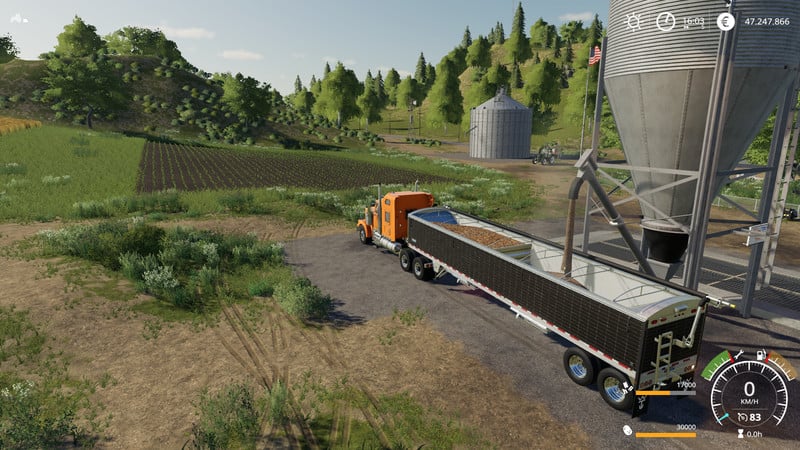Open the euro money balance icon
Screen dimensions: 800x450
point(725,21)
